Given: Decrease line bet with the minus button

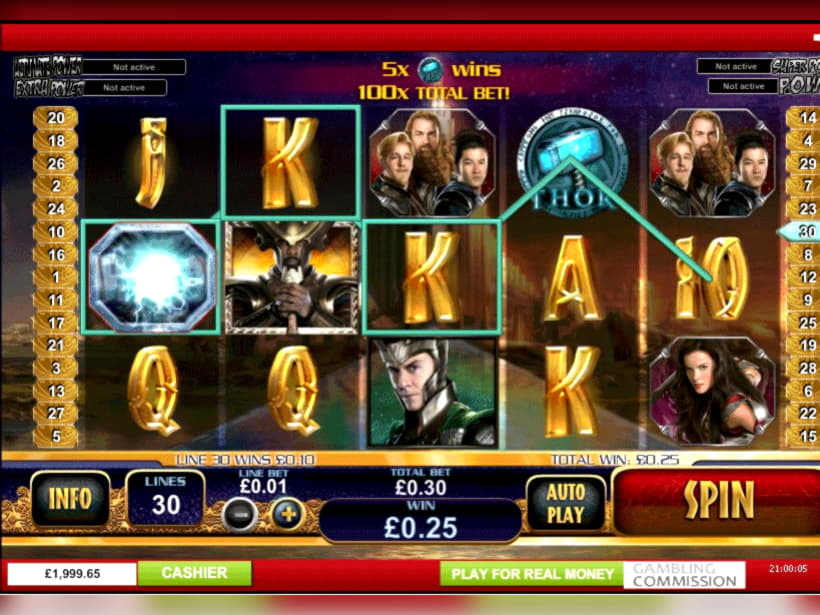Looking at the screenshot, I should (x=239, y=515).
